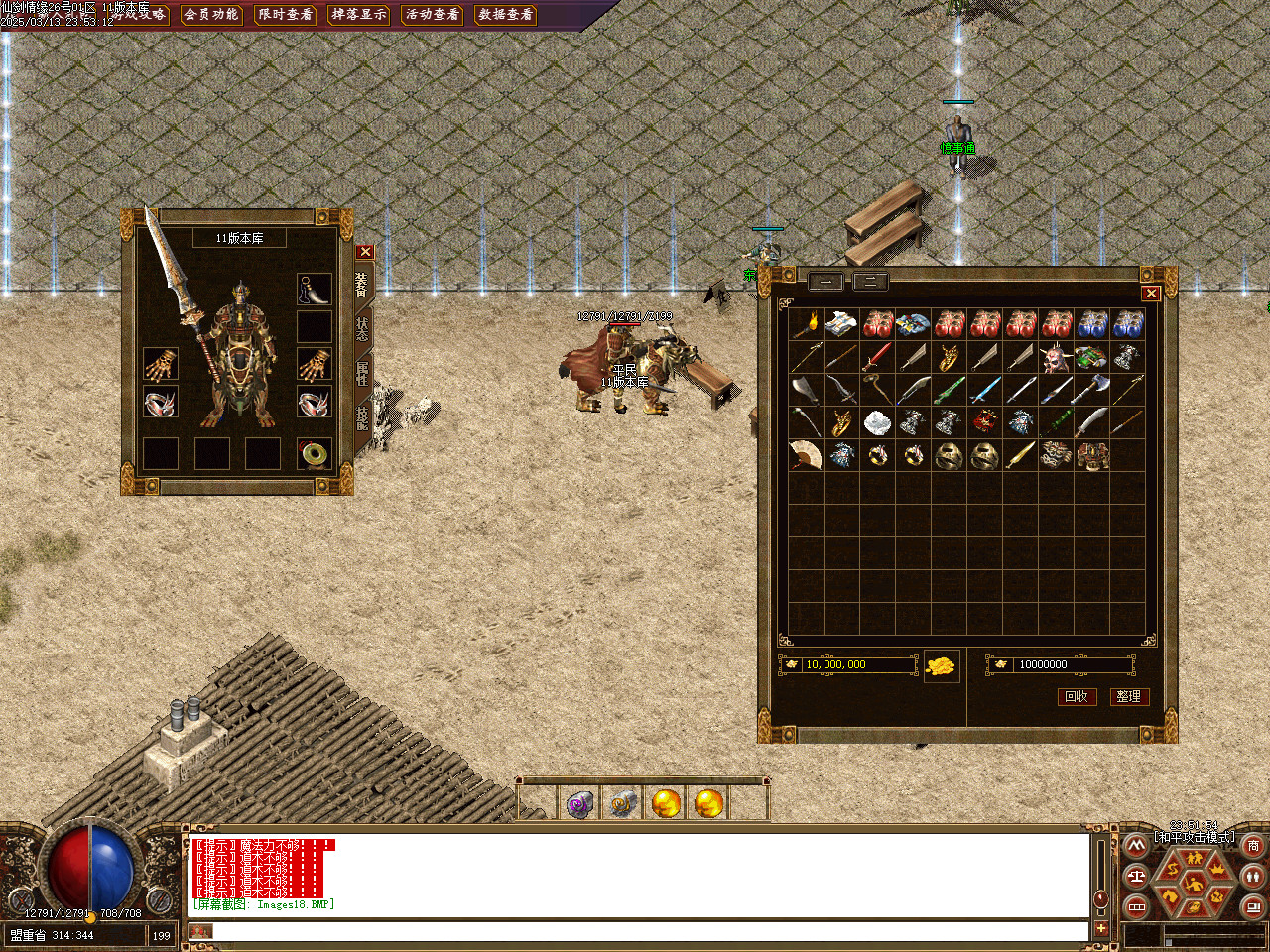Toggle the 掉落显示 drop display button
The width and height of the screenshot is (1270, 952).
[358, 15]
